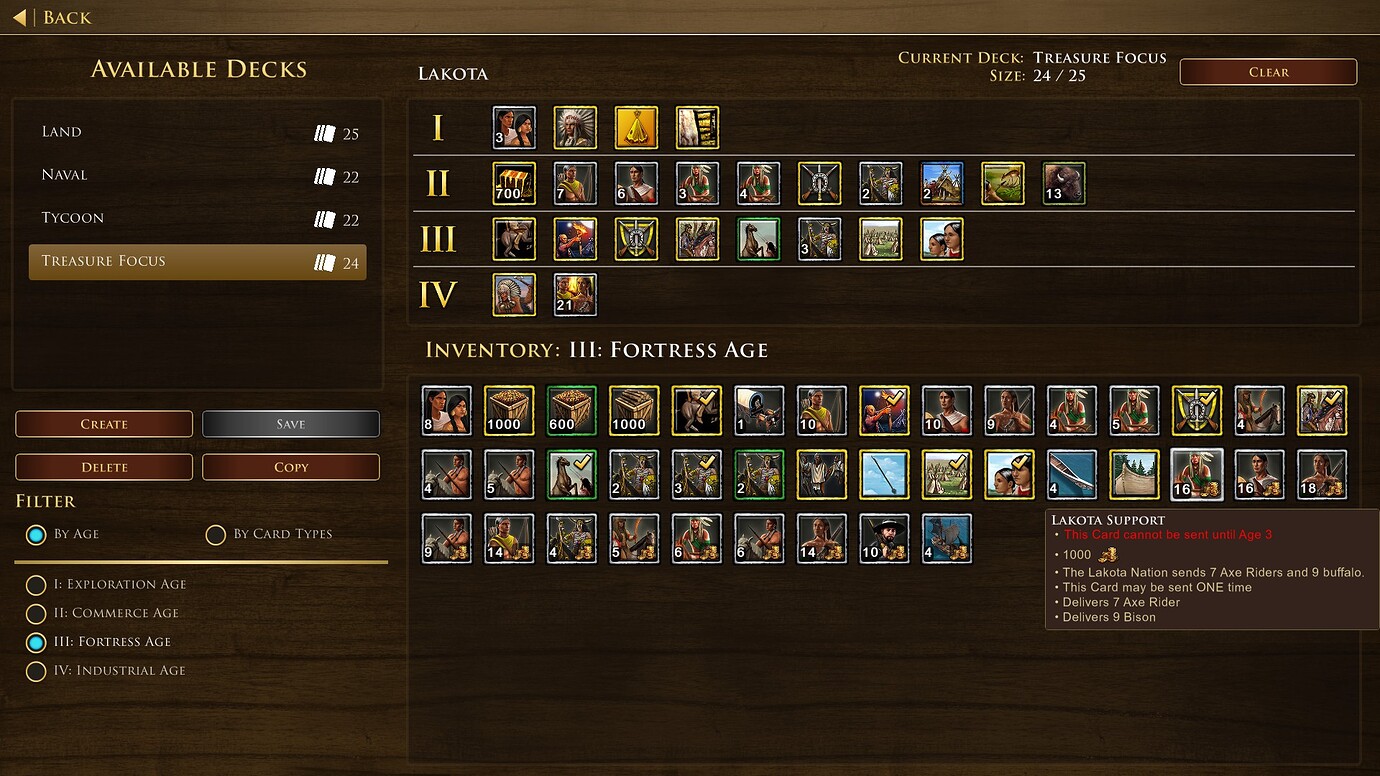The width and height of the screenshot is (1380, 776).
Task: Select the 13 bison card in deck
Action: 1064,184
